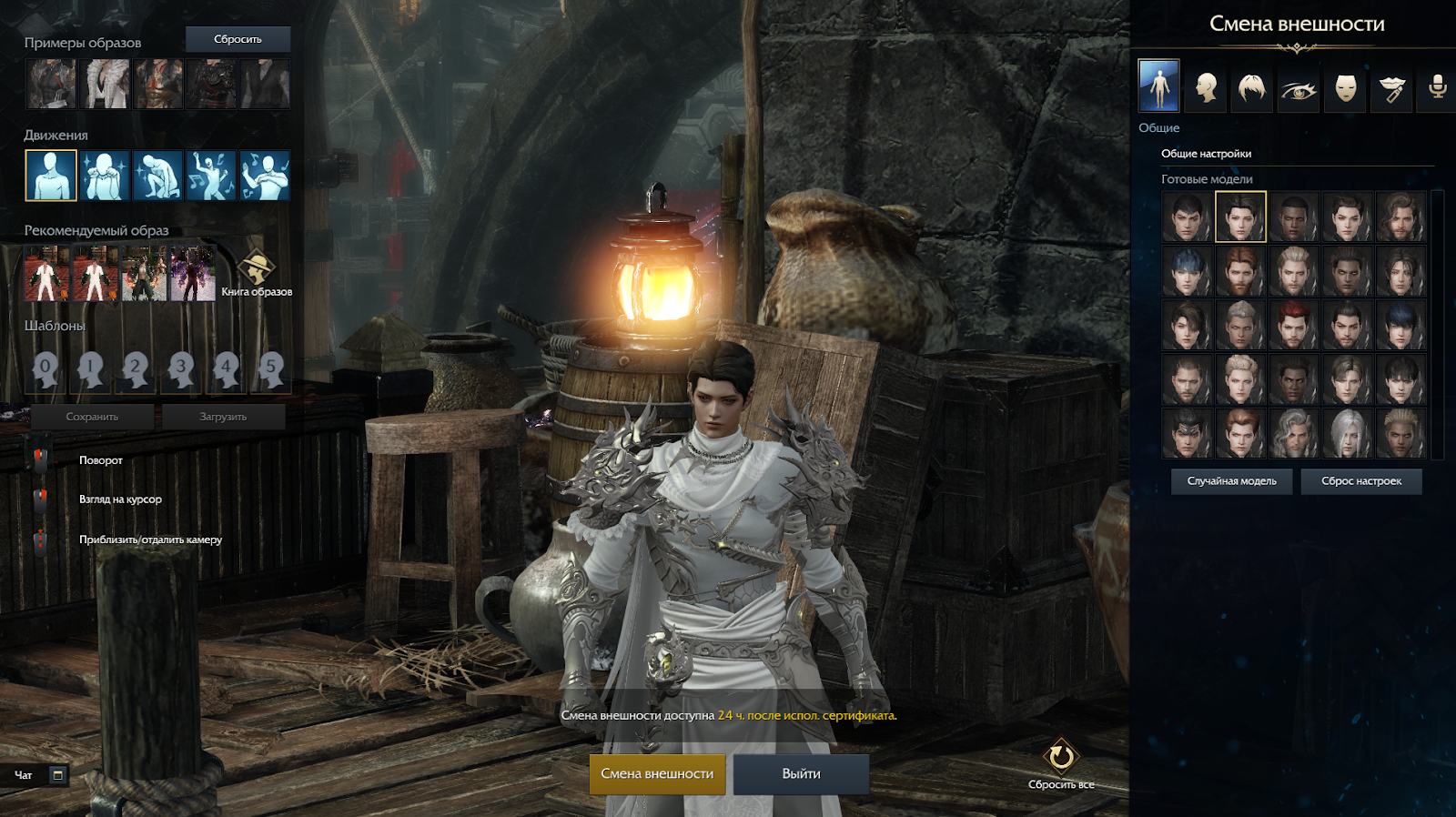
Task: Choose Сброс настроек button
Action: pos(1361,481)
